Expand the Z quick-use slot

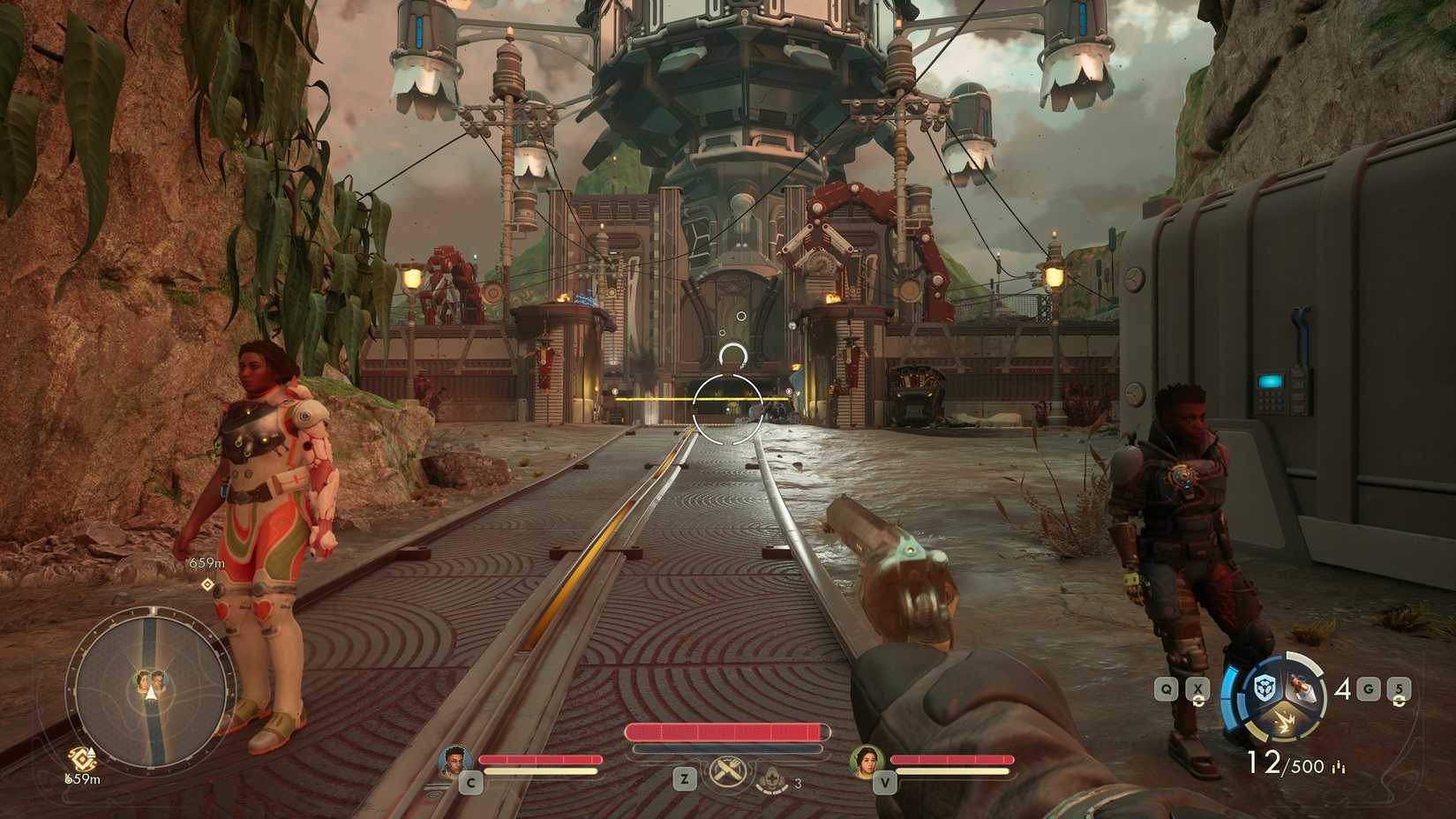tap(684, 779)
